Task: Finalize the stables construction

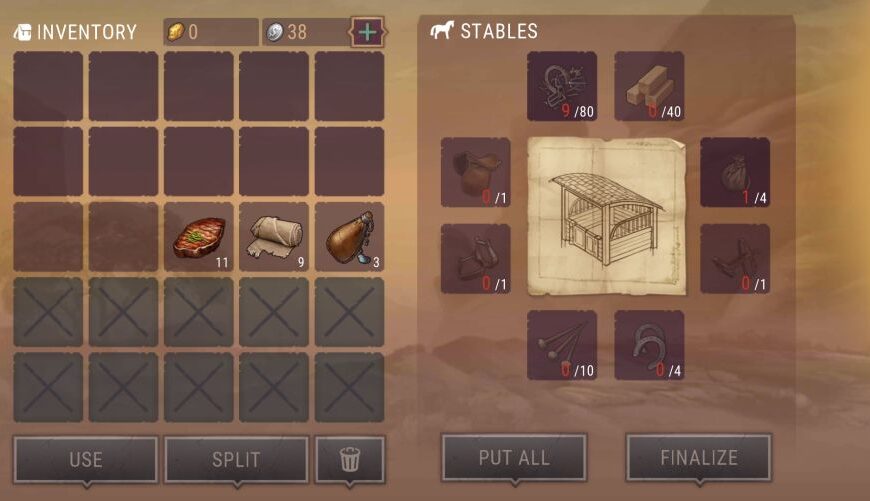Action: tap(698, 458)
